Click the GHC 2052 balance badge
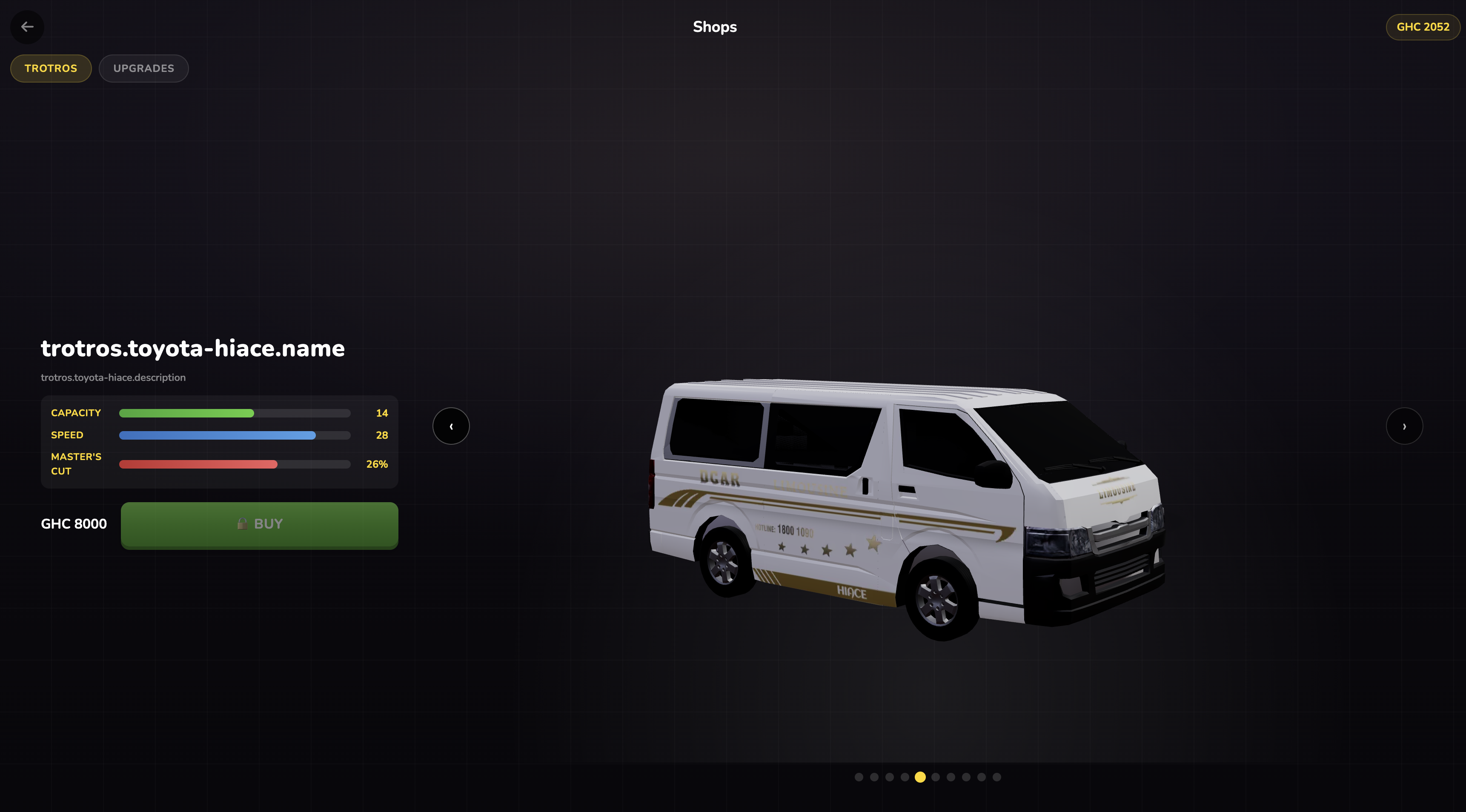 (1422, 27)
